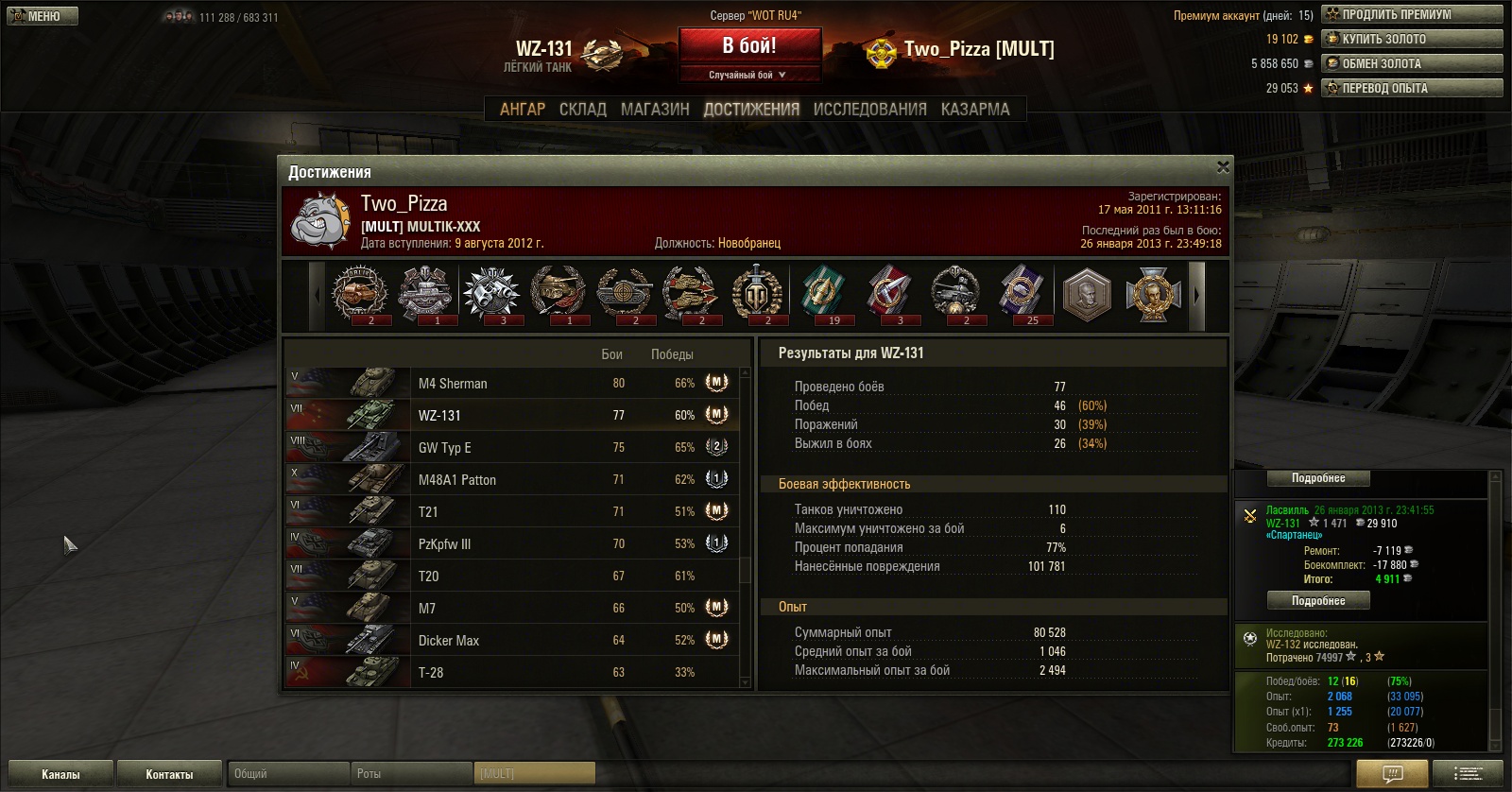
Task: Click ПРОДЛИТЬ ПРЕМИУМ button
Action: pos(1411,14)
